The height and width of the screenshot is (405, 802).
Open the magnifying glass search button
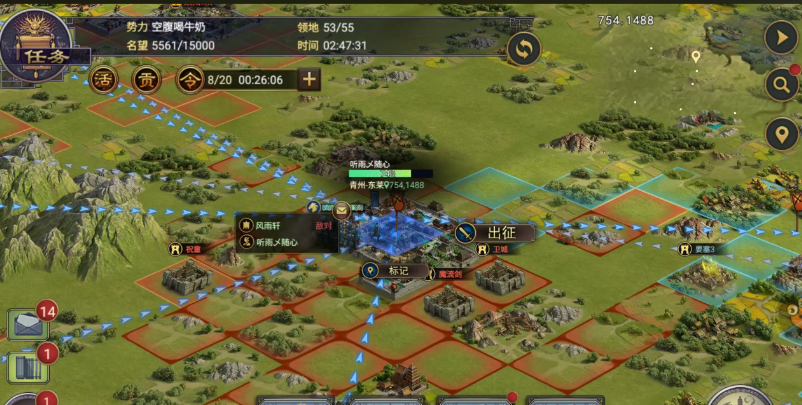780,85
